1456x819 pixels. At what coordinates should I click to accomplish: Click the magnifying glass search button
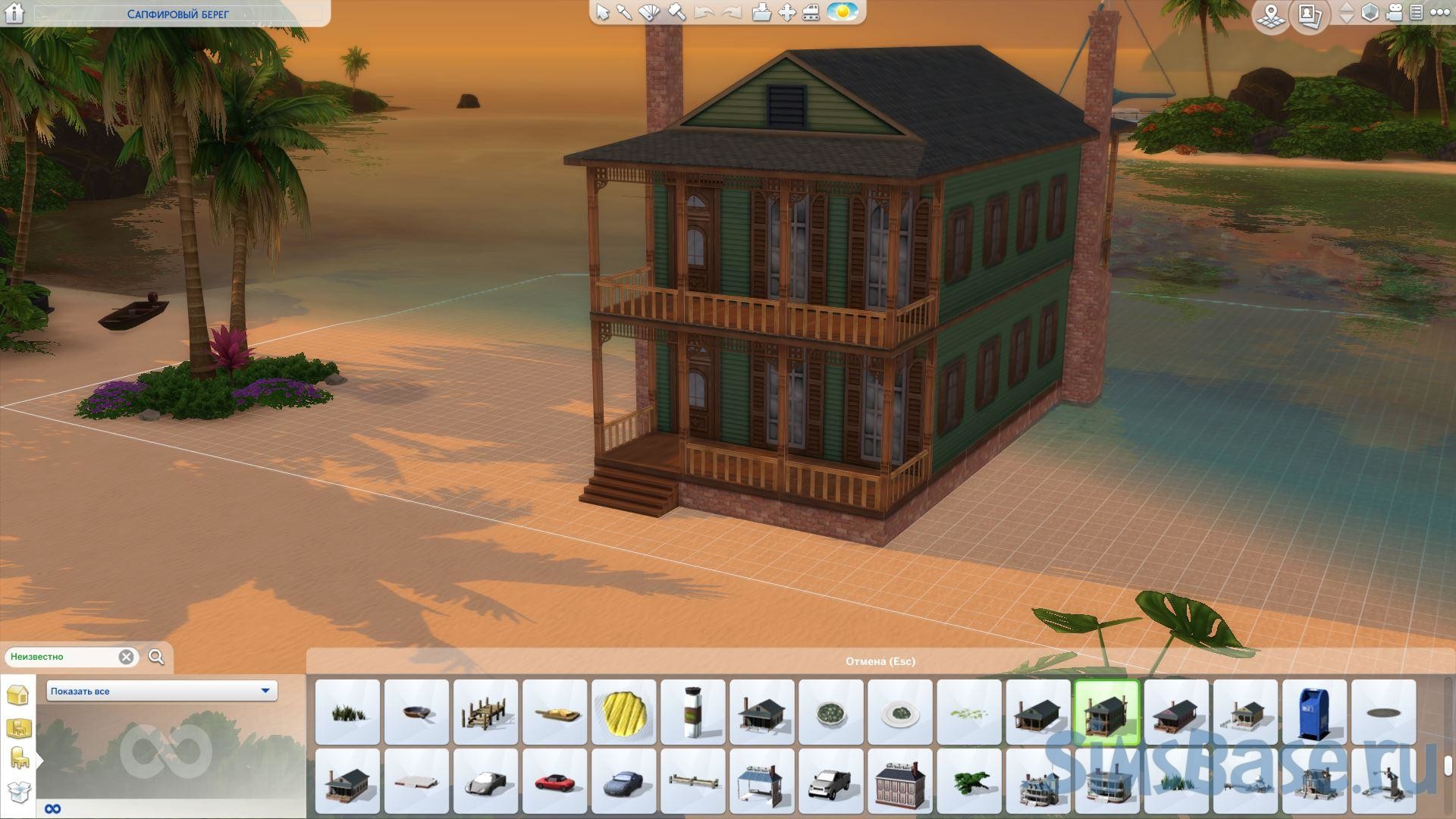pos(156,657)
